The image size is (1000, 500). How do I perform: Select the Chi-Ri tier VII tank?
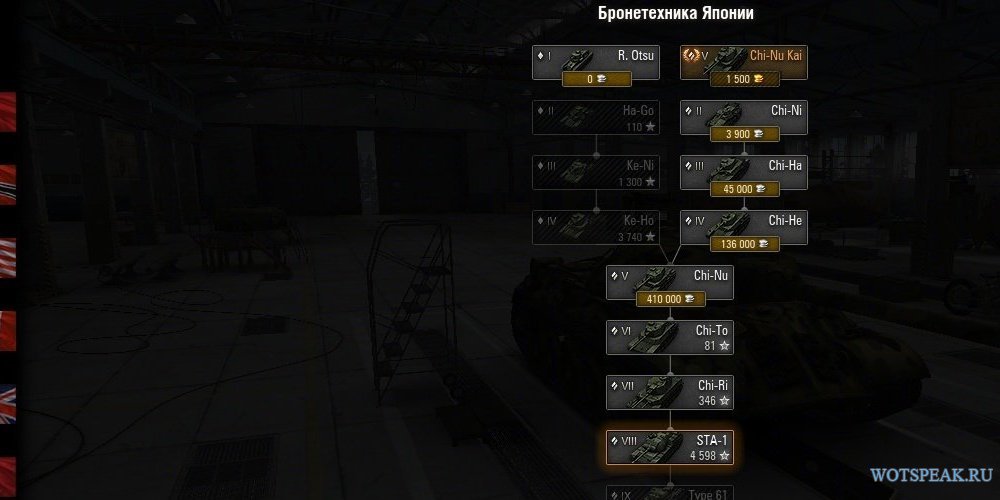pyautogui.click(x=670, y=391)
